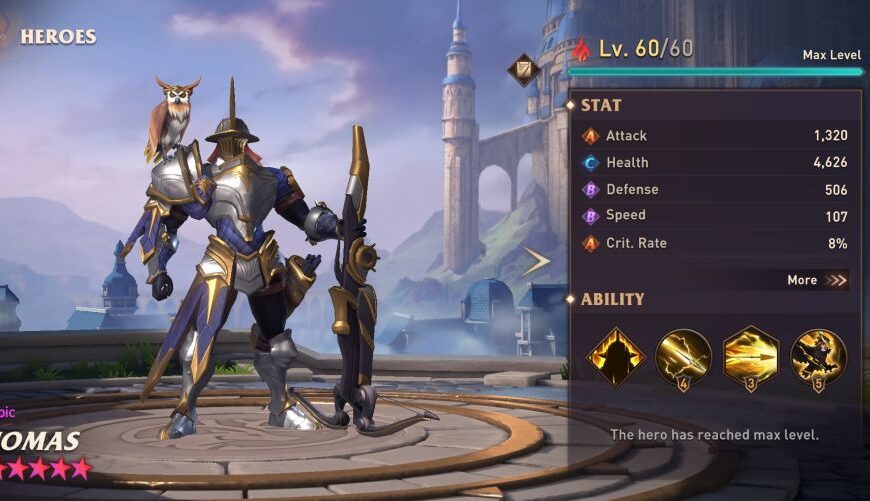Inspect the leaping archer ability icon
Screen dimensions: 870x501
tap(818, 357)
